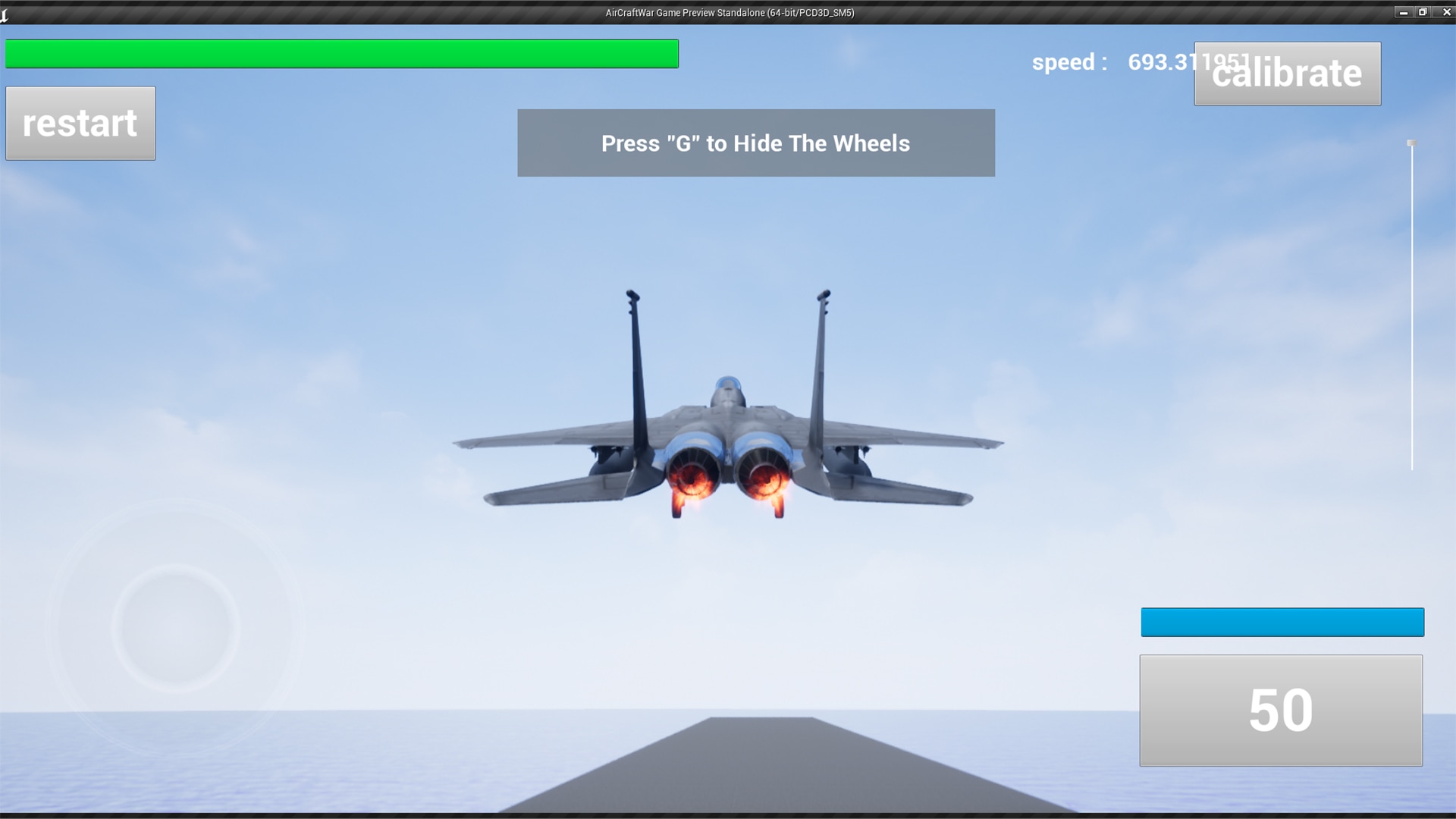Select the box displaying 50
This screenshot has height=819, width=1456.
coord(1282,710)
